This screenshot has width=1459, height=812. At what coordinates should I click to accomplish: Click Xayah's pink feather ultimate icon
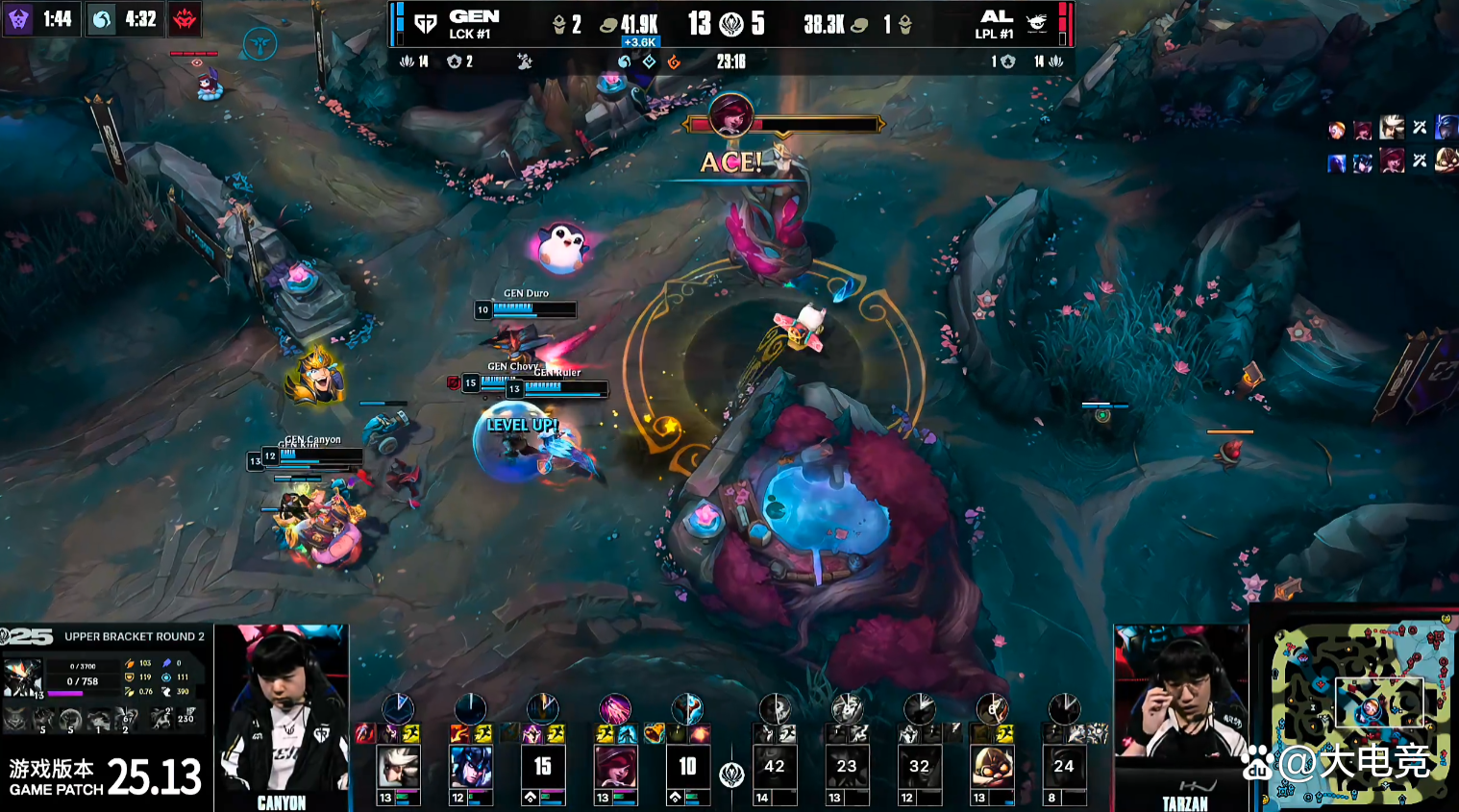pos(615,710)
